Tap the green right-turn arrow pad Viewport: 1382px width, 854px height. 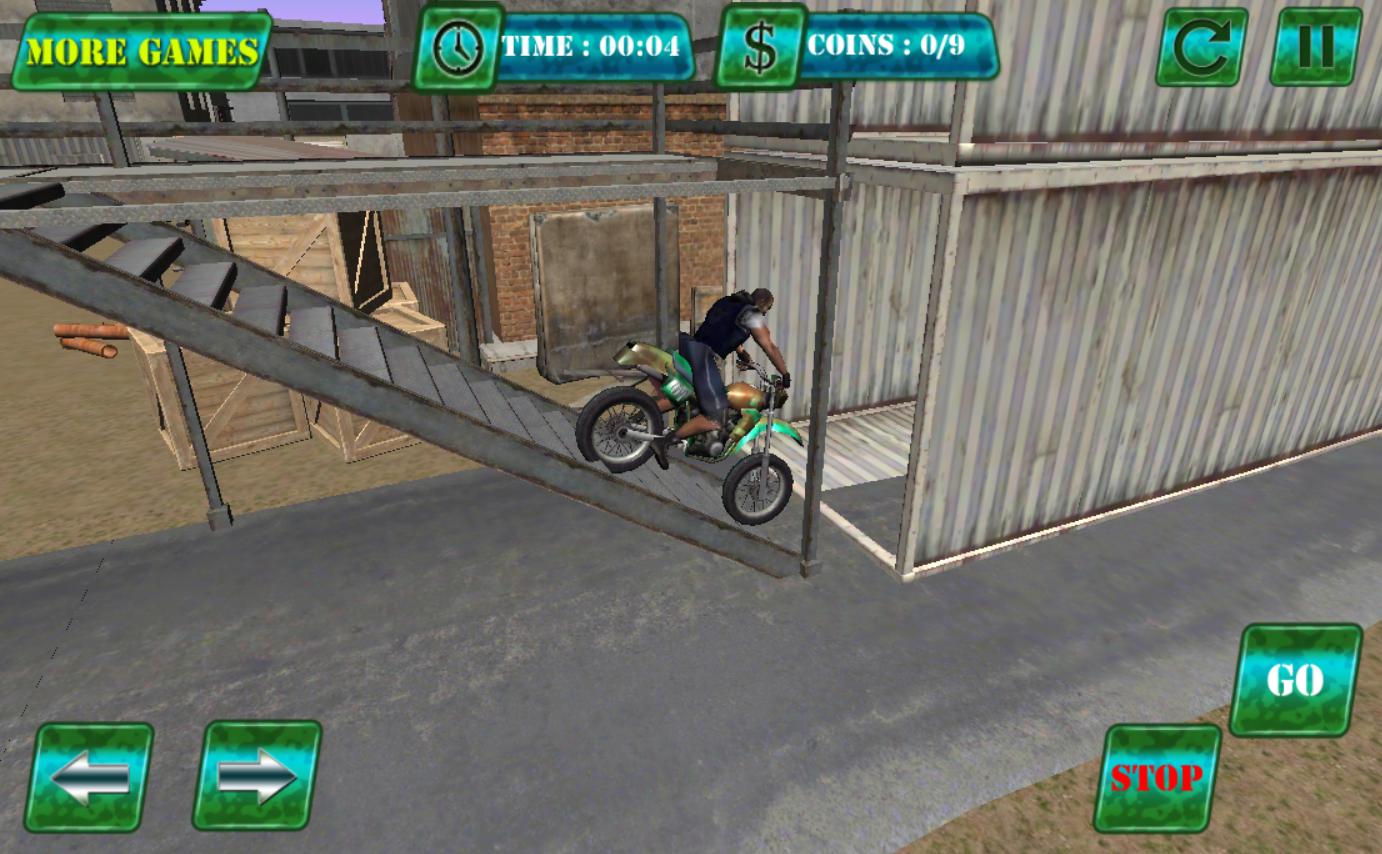[x=258, y=775]
